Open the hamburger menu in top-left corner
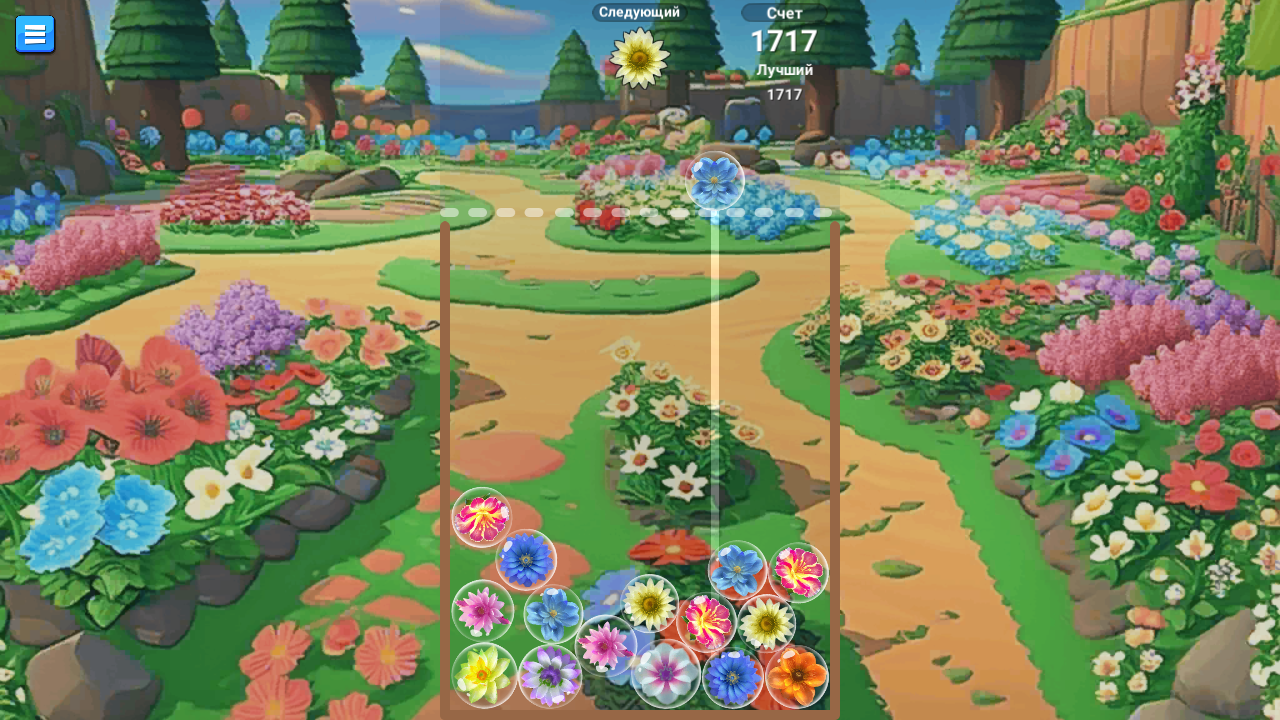The width and height of the screenshot is (1280, 720). [35, 33]
